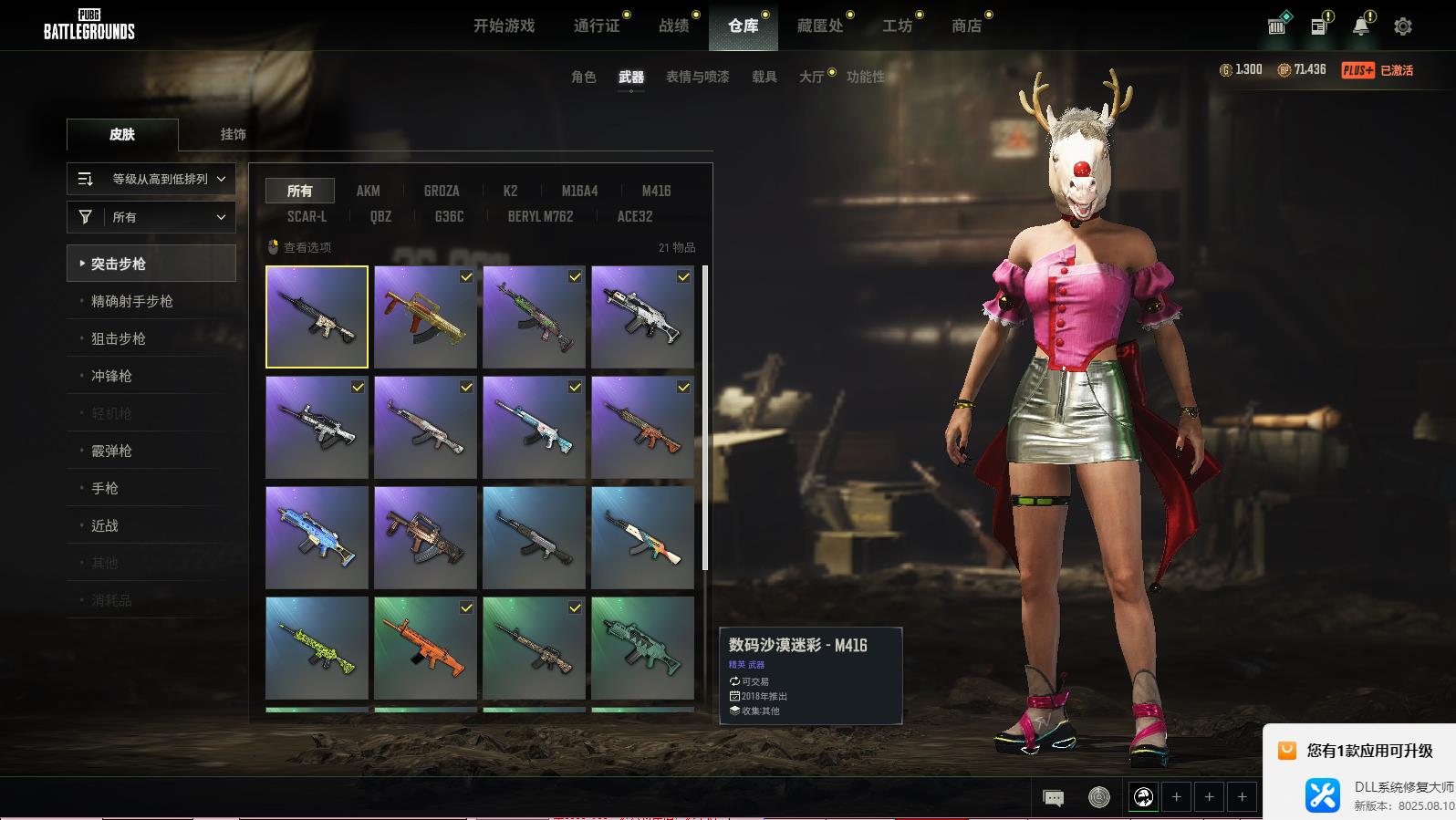Screen dimensions: 1456x820
Task: Select the 角色 sub-tab
Action: 583,77
